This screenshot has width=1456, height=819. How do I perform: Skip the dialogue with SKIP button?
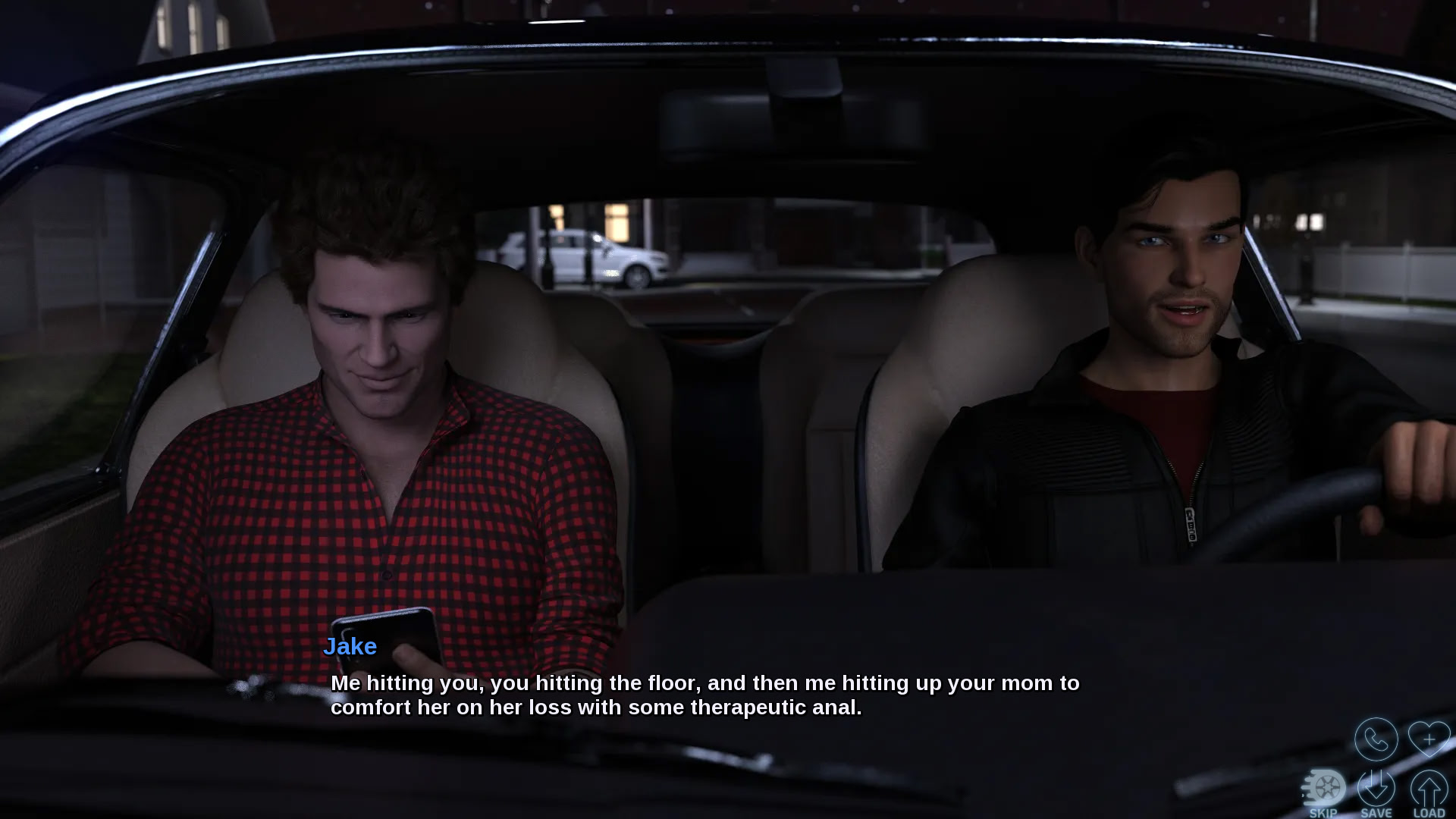point(1324,792)
